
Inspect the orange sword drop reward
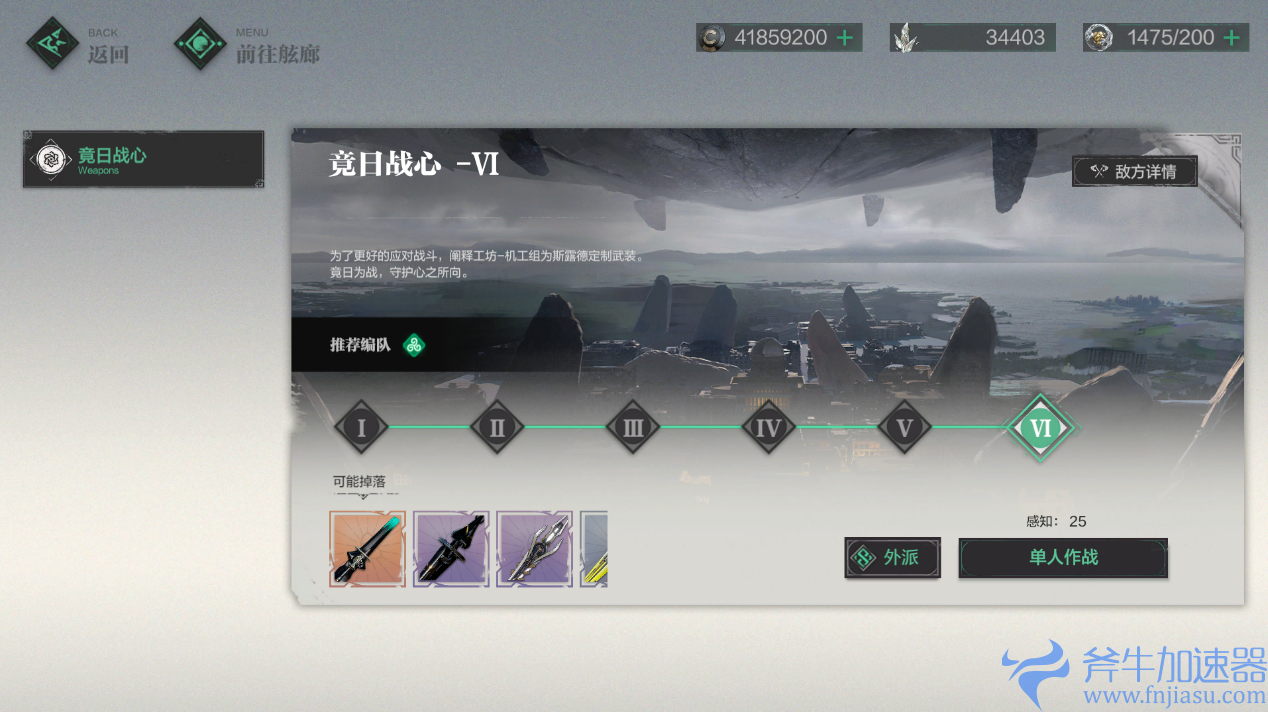367,548
